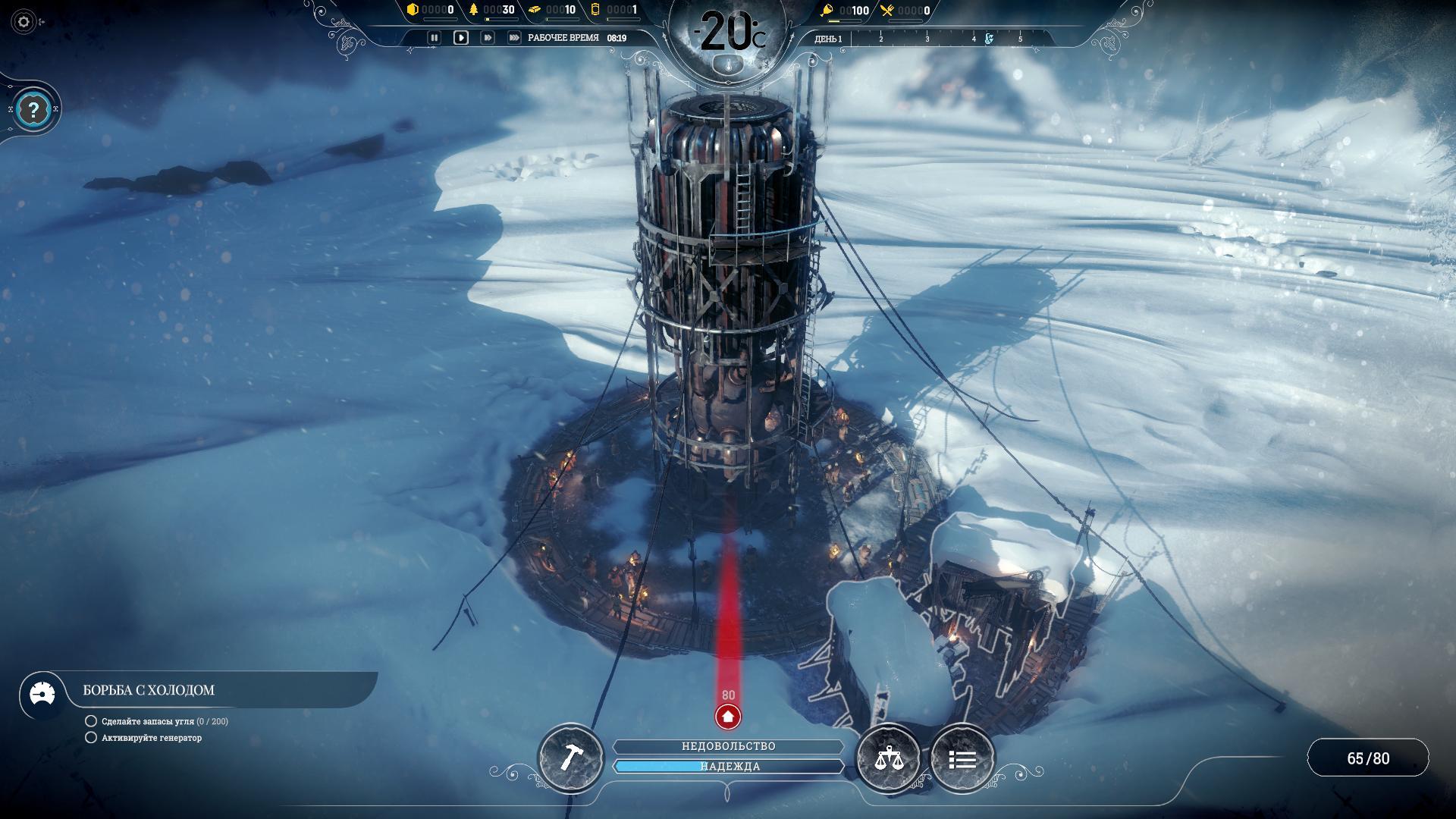Open the 'Борьба с холодом' objective panel
Image resolution: width=1456 pixels, height=819 pixels.
tap(149, 690)
